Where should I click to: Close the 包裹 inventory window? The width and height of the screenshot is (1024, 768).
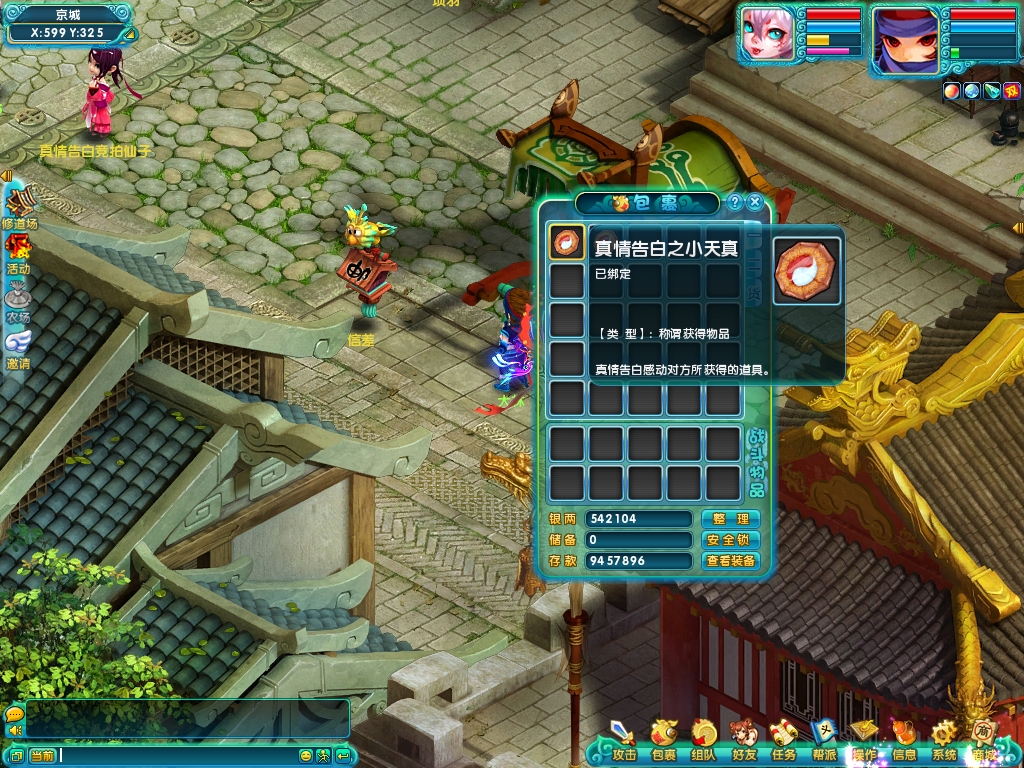tap(755, 202)
